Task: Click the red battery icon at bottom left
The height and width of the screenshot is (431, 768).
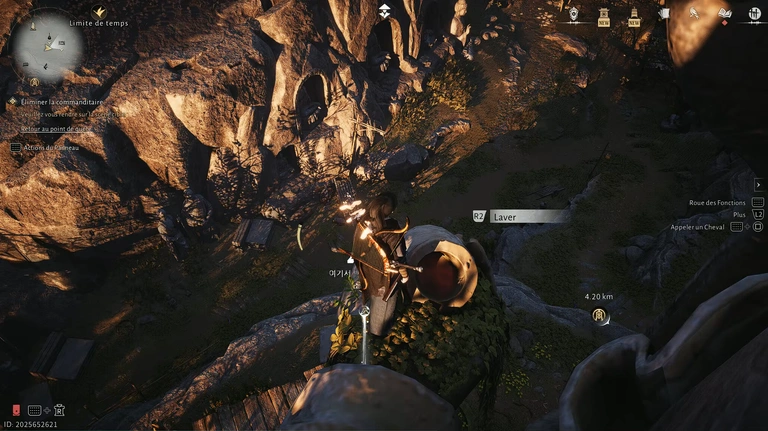Action: [16, 410]
